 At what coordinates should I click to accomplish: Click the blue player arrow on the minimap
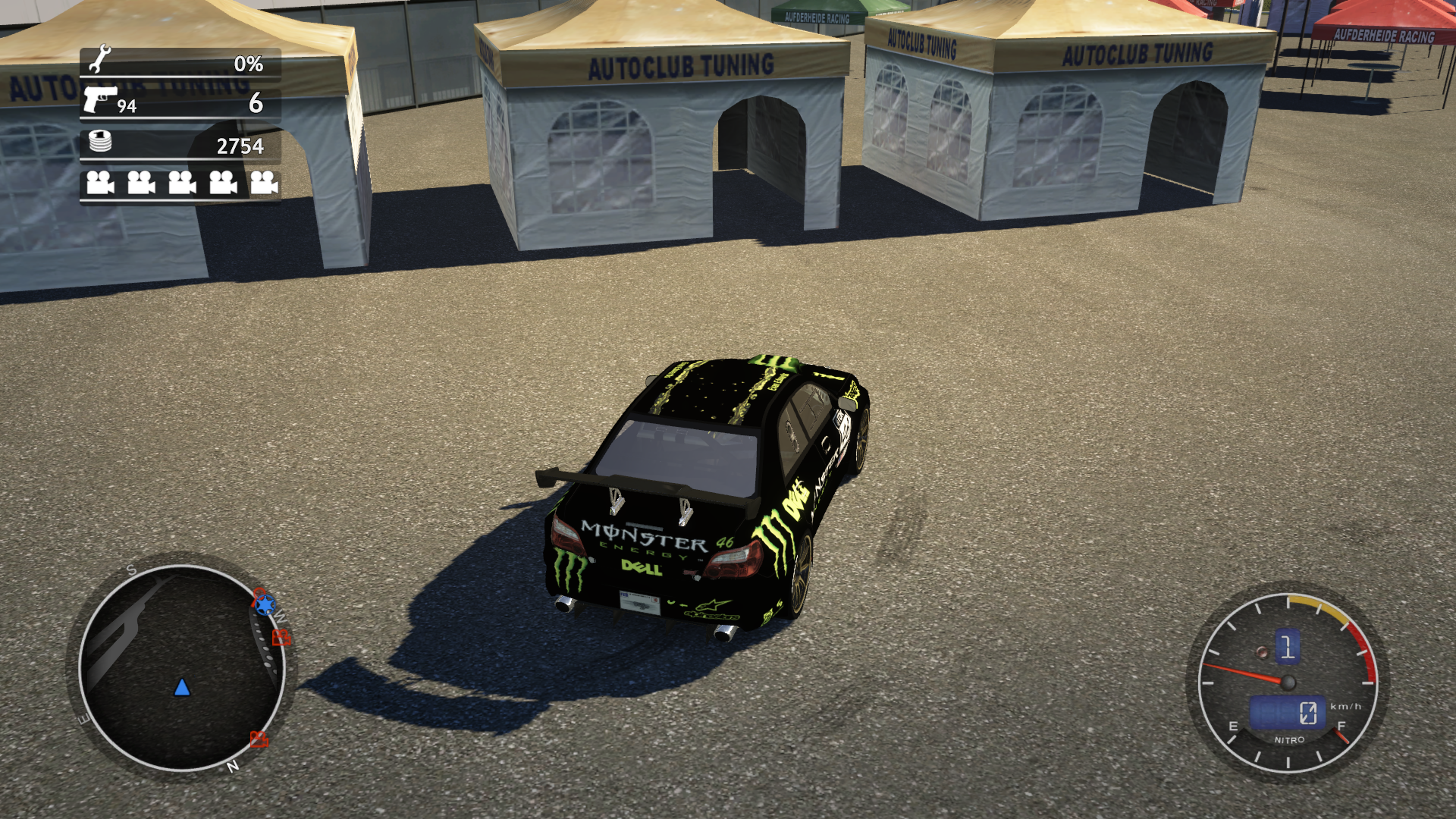pos(182,688)
